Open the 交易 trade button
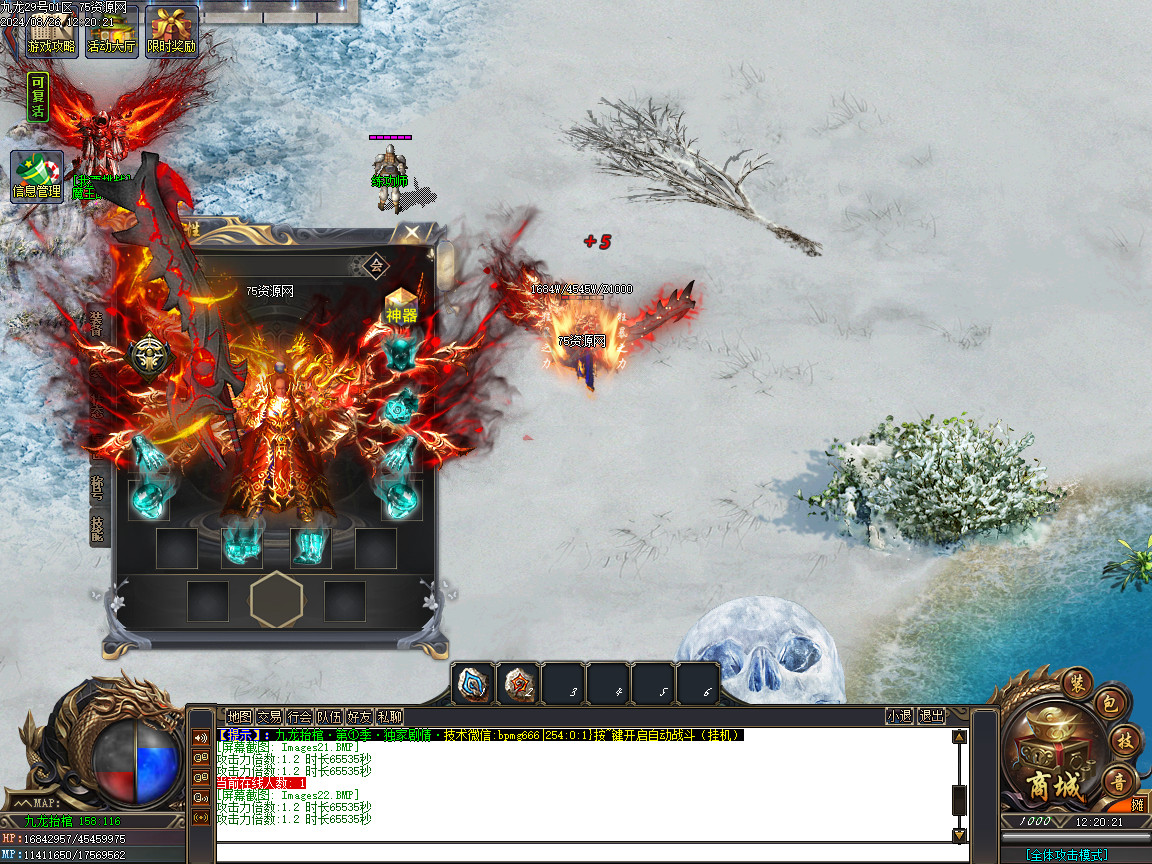Image resolution: width=1152 pixels, height=864 pixels. coord(269,716)
